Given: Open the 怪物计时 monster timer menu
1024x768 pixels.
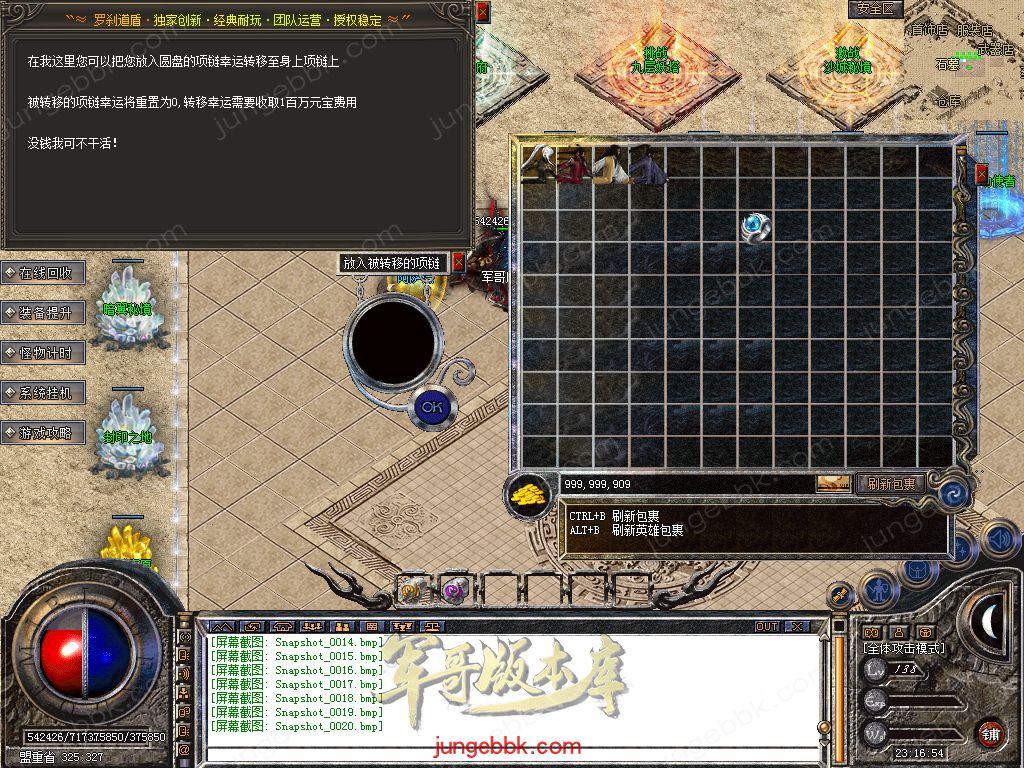Looking at the screenshot, I should point(44,353).
